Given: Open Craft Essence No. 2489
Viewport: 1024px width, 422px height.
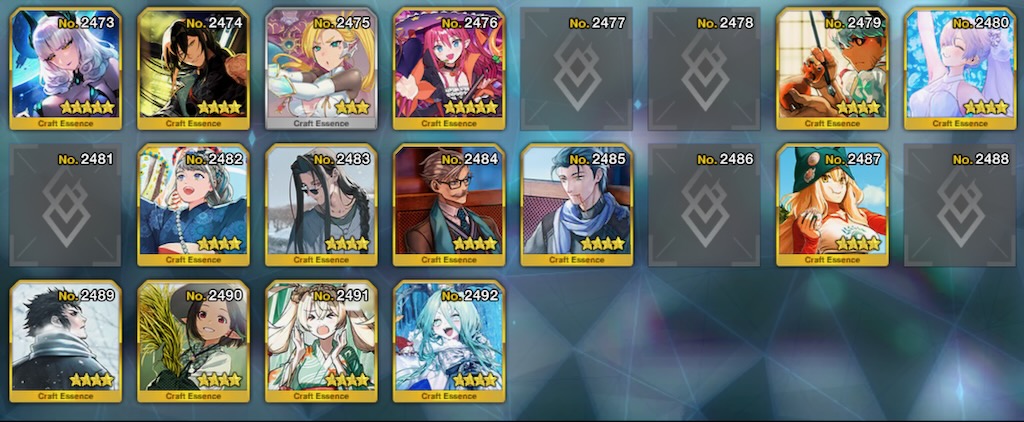Looking at the screenshot, I should (66, 341).
